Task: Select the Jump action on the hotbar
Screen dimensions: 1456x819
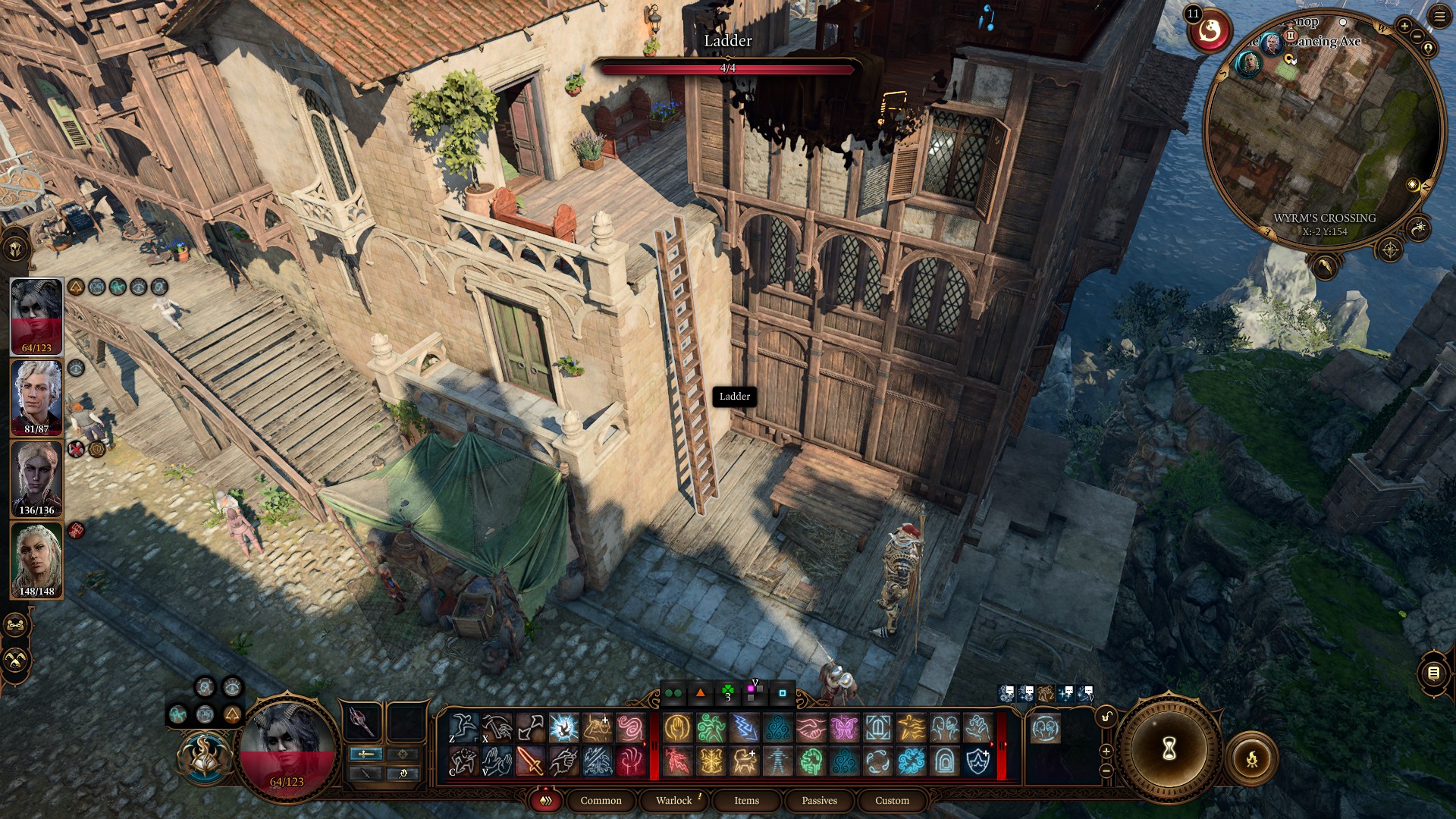Action: pyautogui.click(x=463, y=728)
